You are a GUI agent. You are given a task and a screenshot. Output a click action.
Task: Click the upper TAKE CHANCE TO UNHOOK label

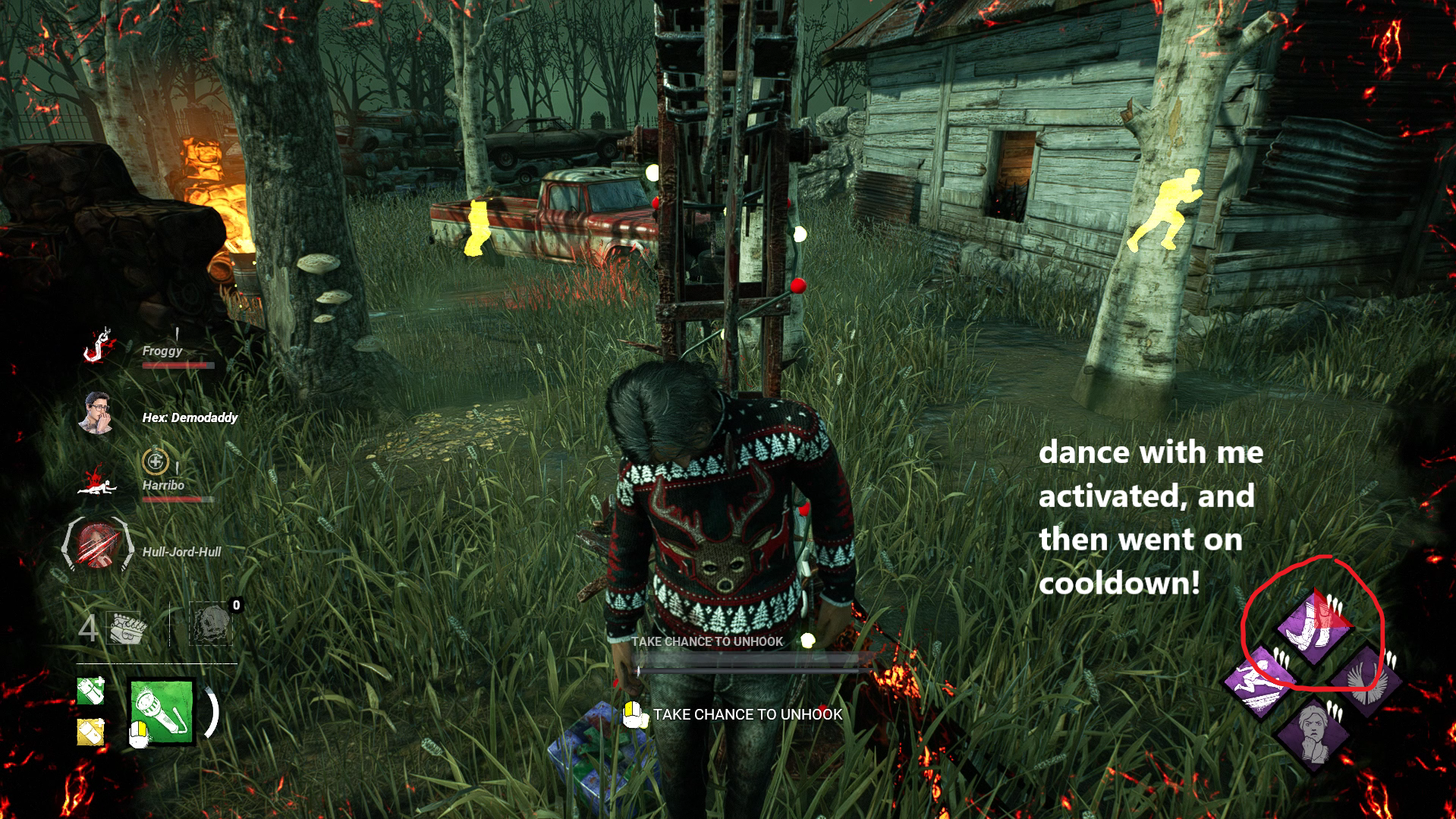pos(707,641)
